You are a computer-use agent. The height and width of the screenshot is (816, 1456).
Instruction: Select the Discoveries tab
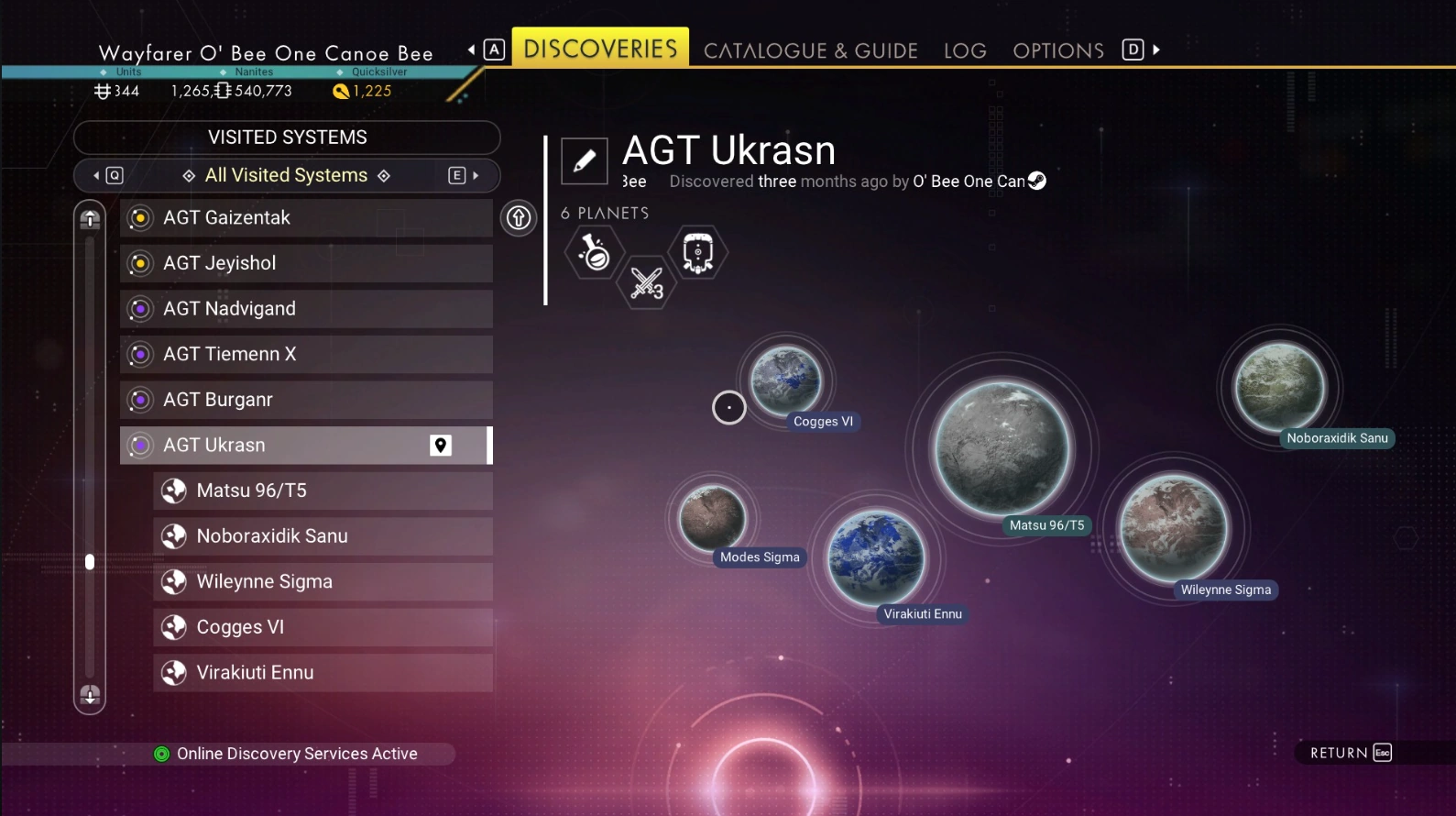point(600,48)
